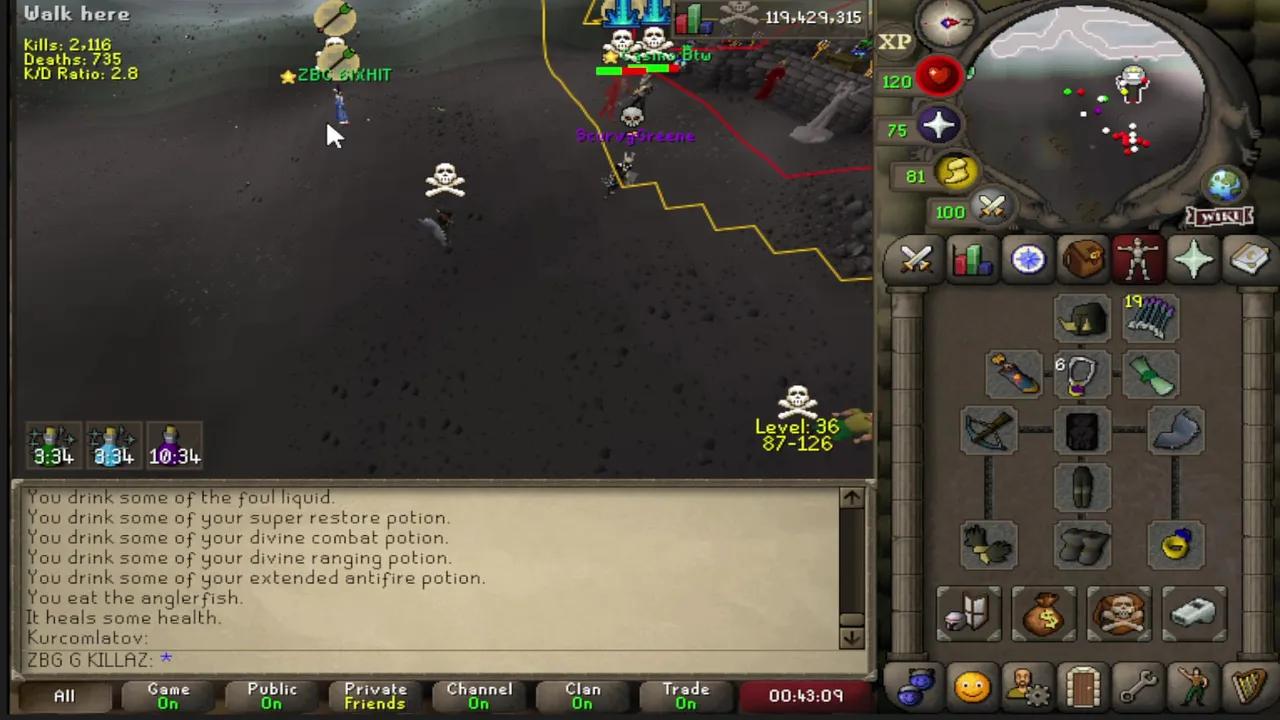This screenshot has height=720, width=1280.
Task: Collapse the chatbox by scrolling arrow up
Action: 852,497
